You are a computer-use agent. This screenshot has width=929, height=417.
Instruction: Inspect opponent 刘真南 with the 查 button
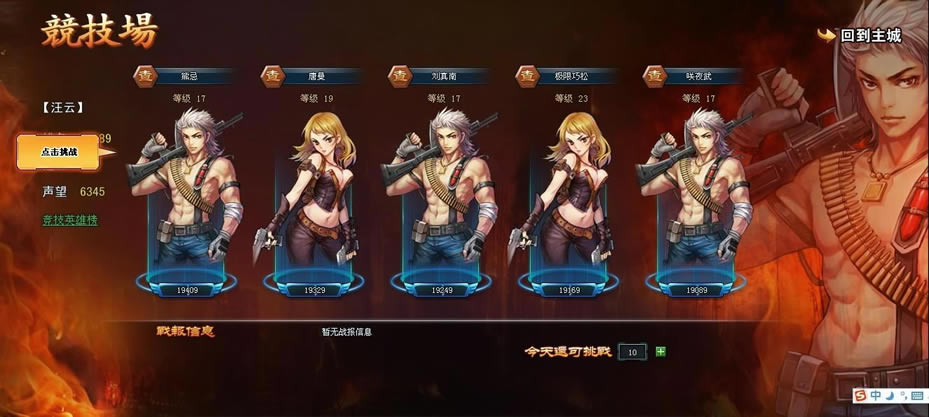click(x=399, y=75)
